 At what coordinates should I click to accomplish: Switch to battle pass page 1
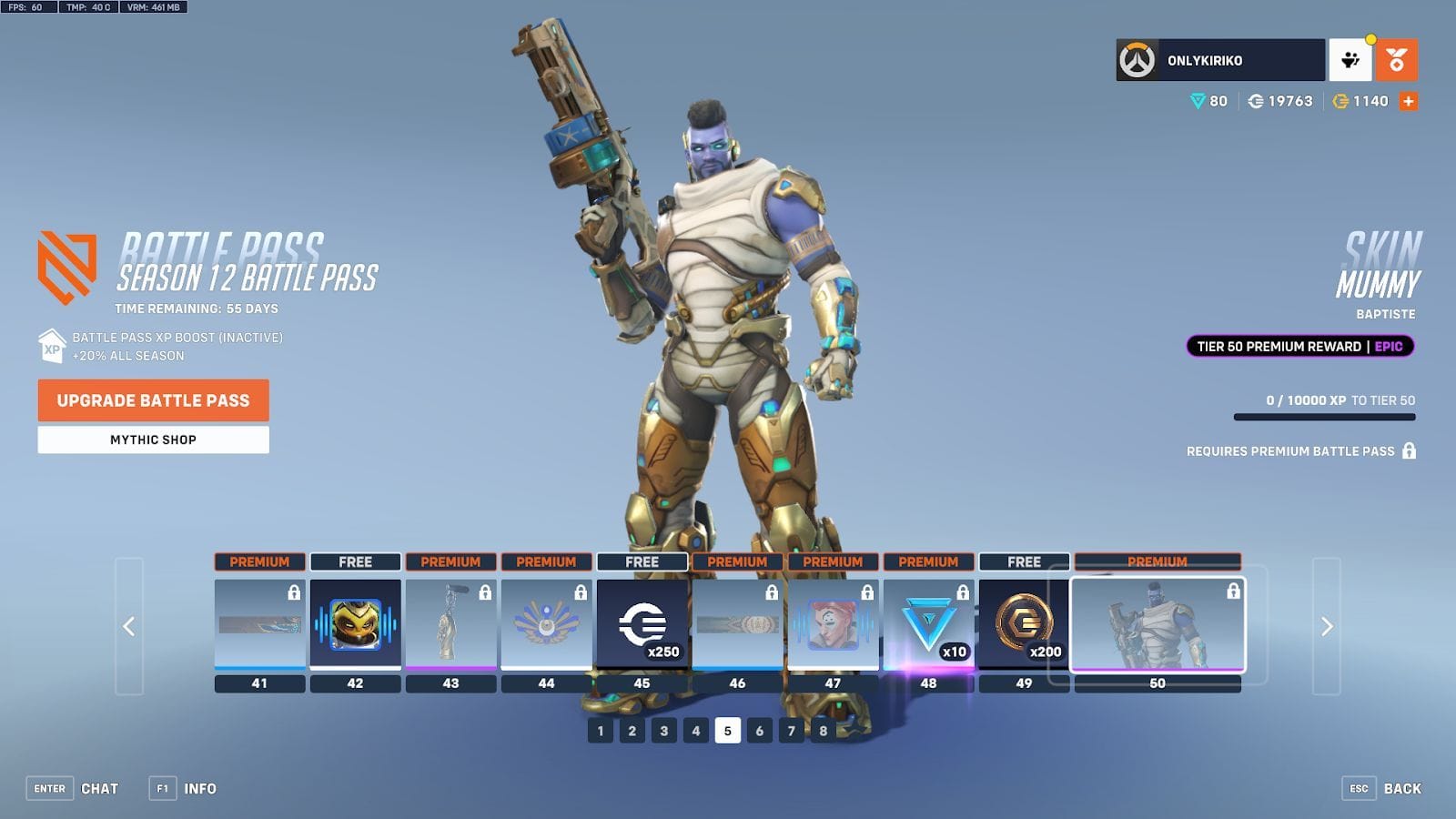click(x=600, y=730)
